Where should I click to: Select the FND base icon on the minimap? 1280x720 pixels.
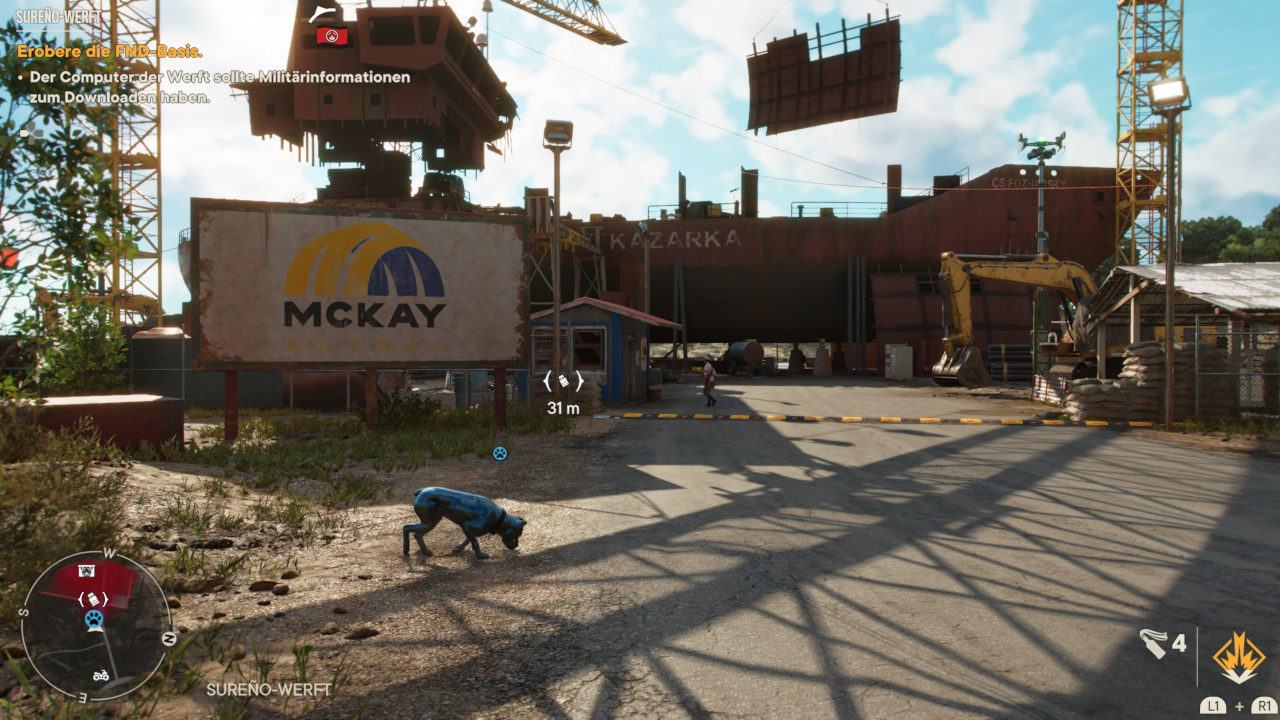point(87,571)
